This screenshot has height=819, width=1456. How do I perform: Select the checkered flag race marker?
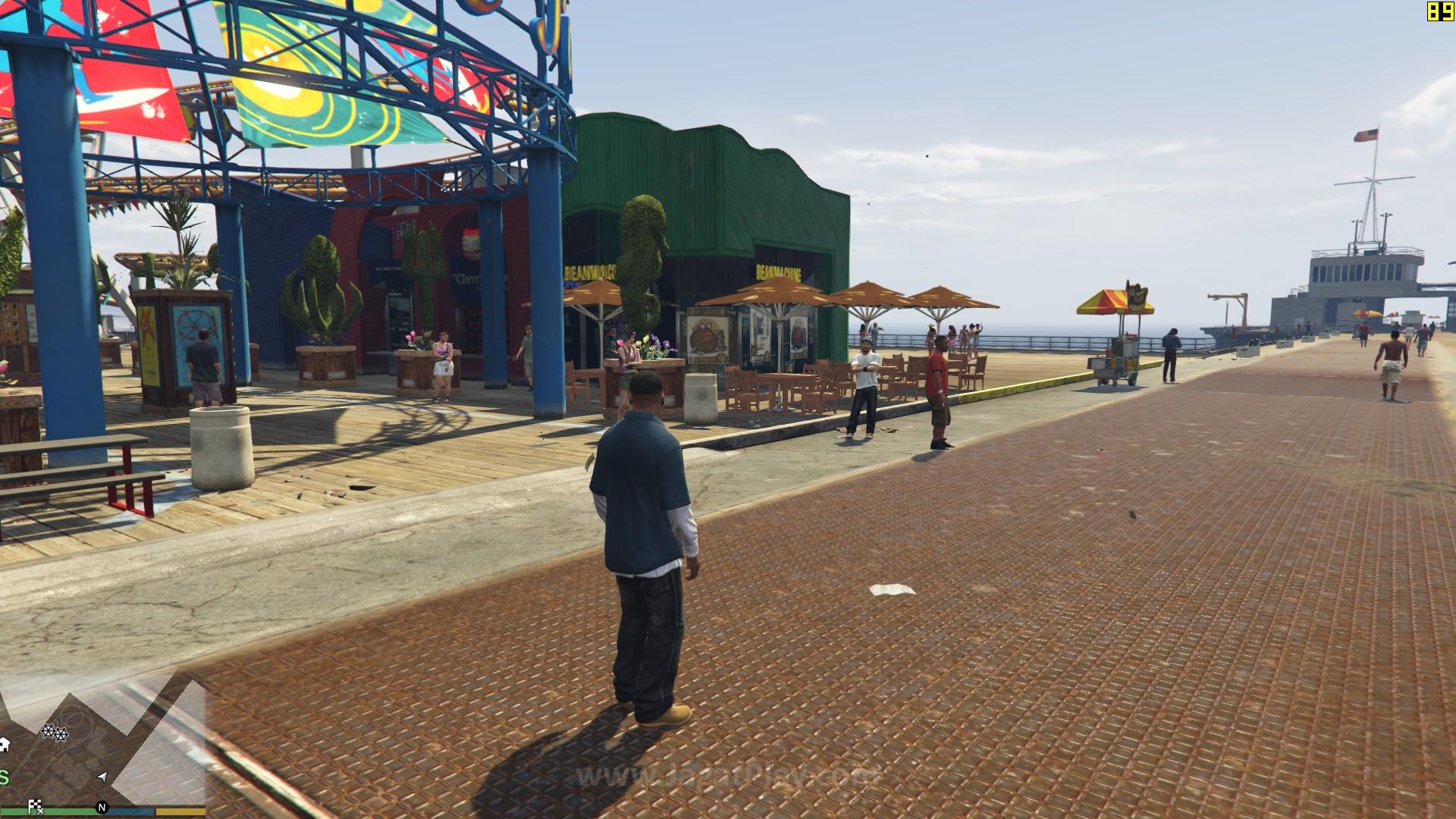tap(35, 806)
